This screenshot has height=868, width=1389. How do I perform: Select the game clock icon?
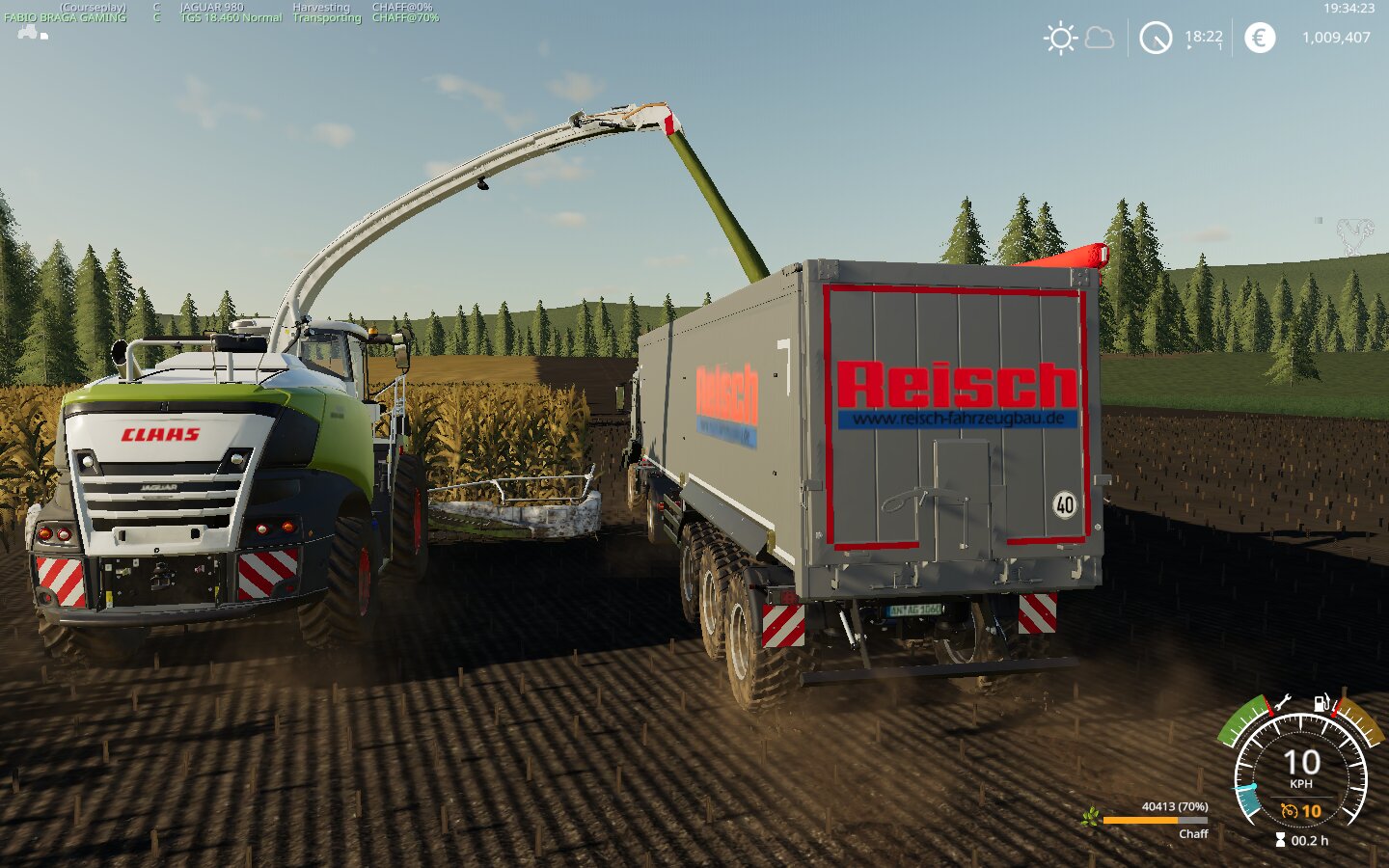1156,39
